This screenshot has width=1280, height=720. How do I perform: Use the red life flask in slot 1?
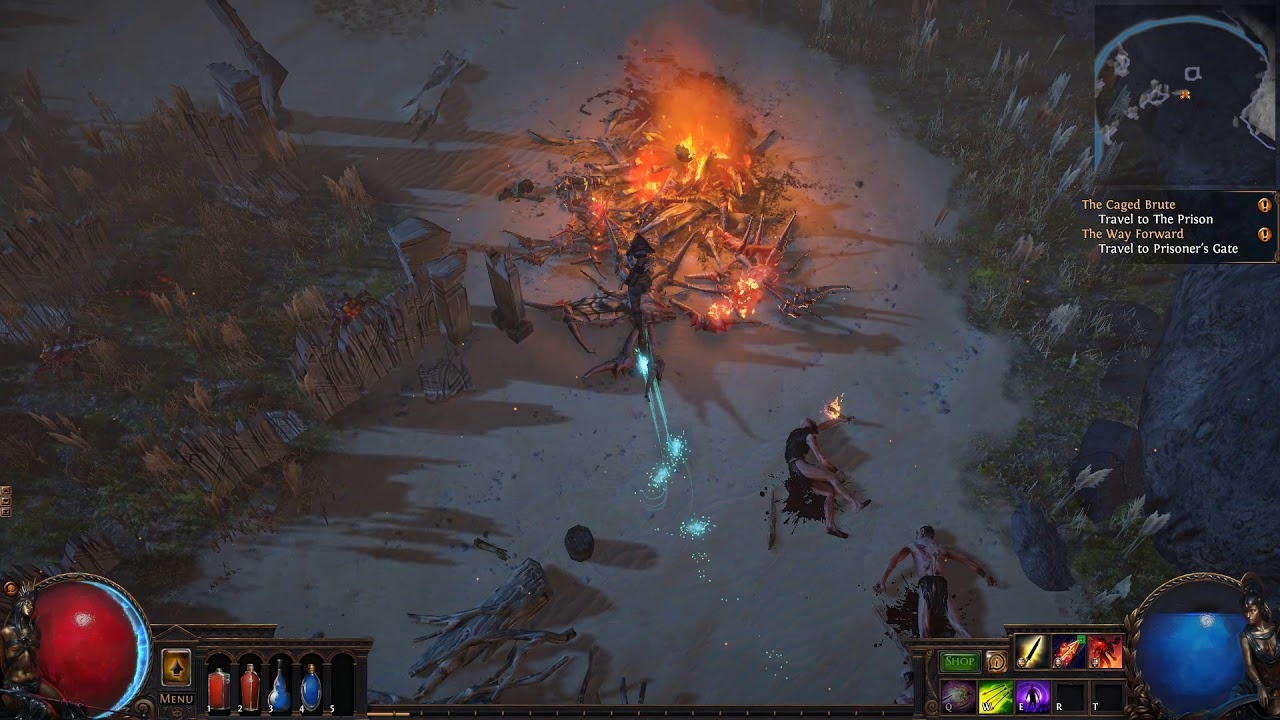pyautogui.click(x=218, y=688)
